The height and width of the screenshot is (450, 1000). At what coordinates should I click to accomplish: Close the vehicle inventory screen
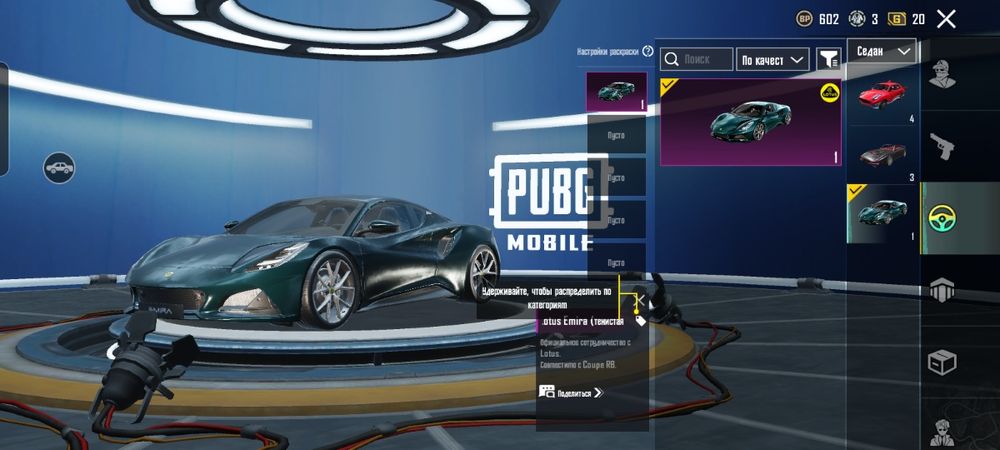coord(946,18)
